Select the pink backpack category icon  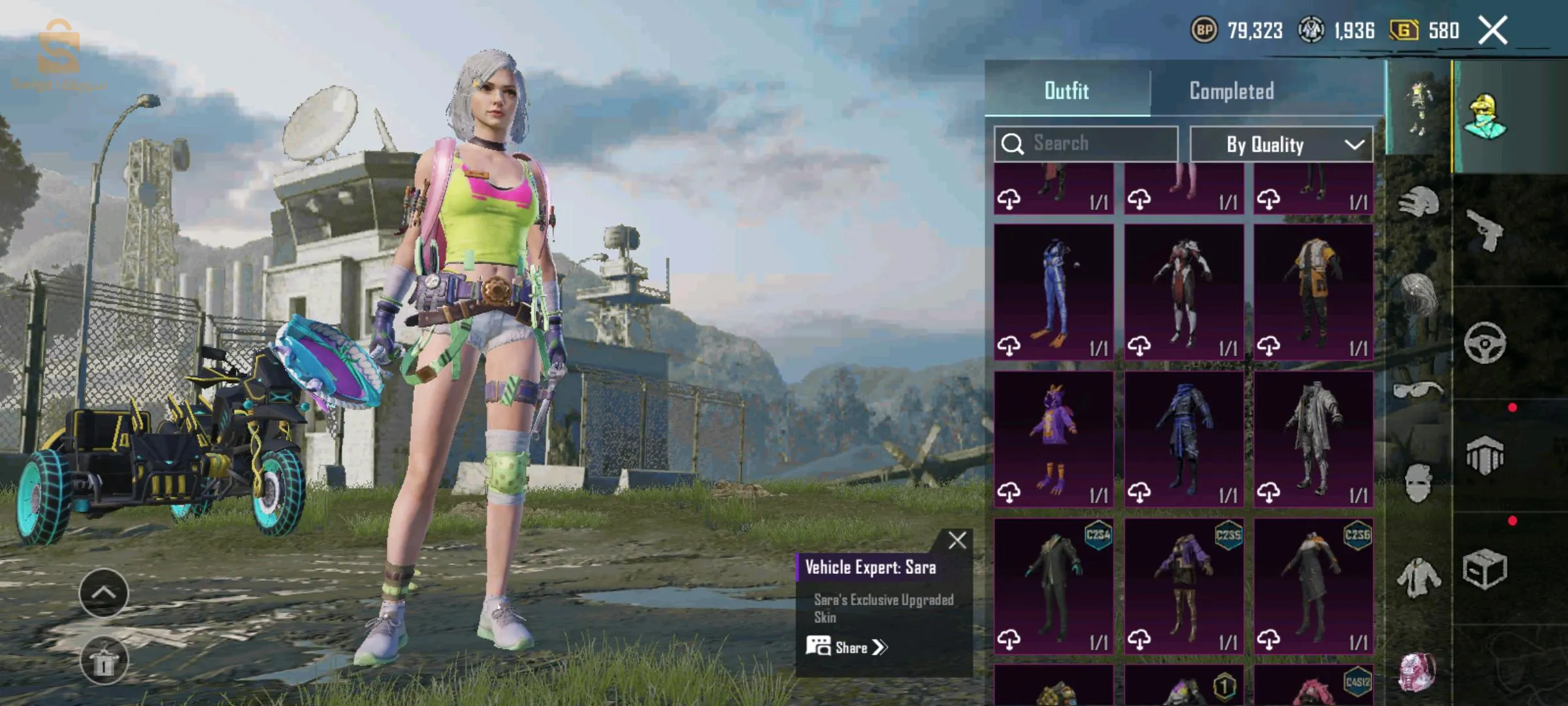[x=1417, y=672]
